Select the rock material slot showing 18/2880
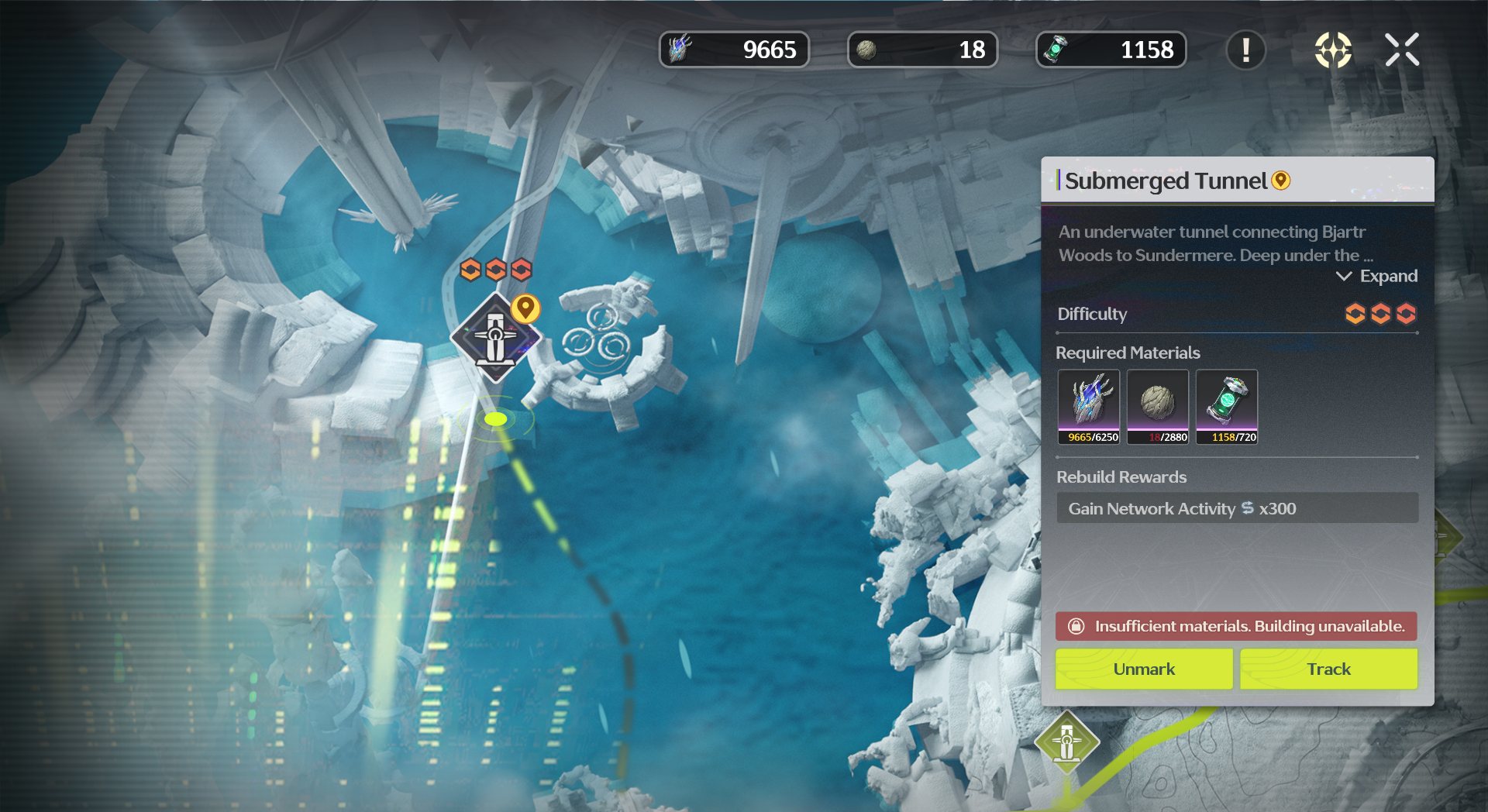 [1157, 406]
